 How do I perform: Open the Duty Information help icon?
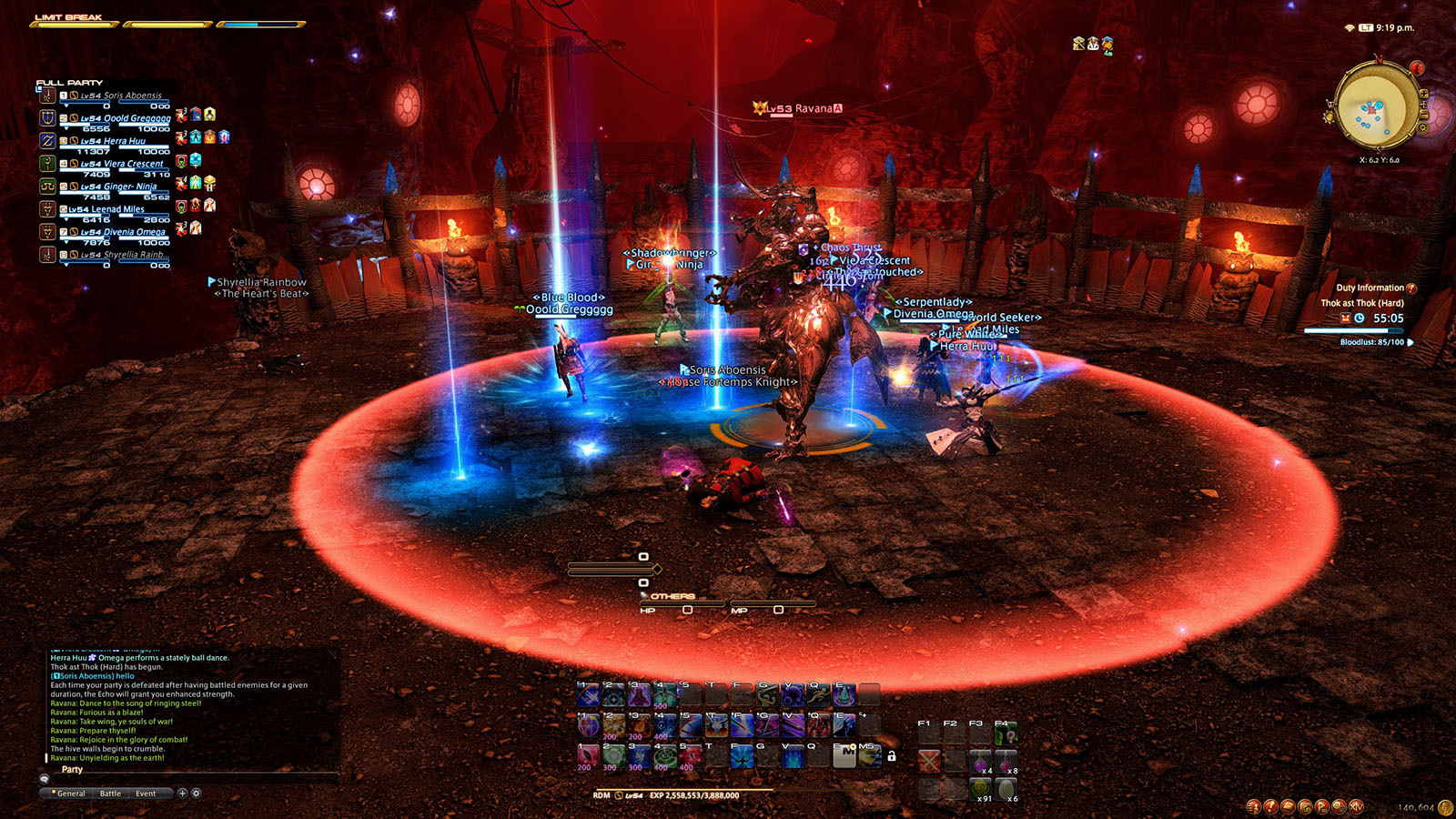1411,288
